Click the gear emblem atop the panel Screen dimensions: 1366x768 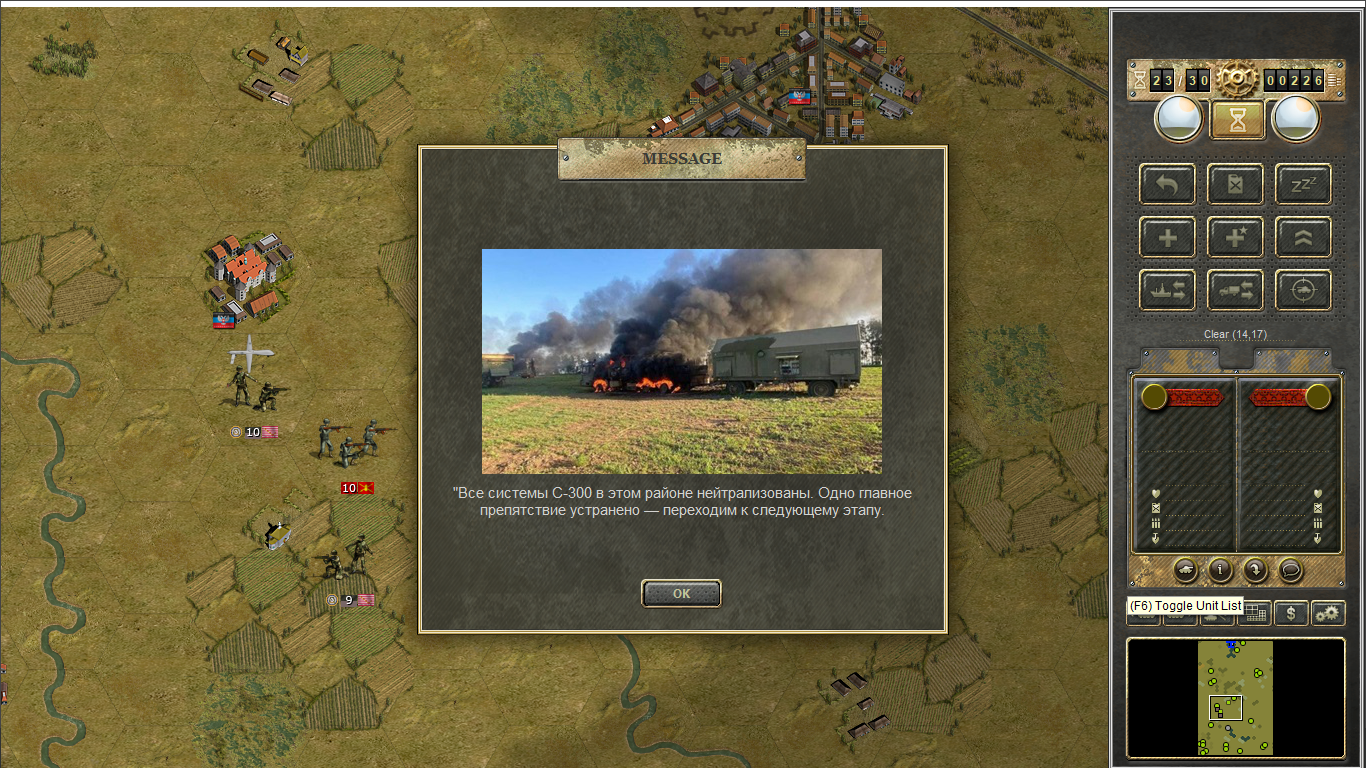click(x=1237, y=78)
